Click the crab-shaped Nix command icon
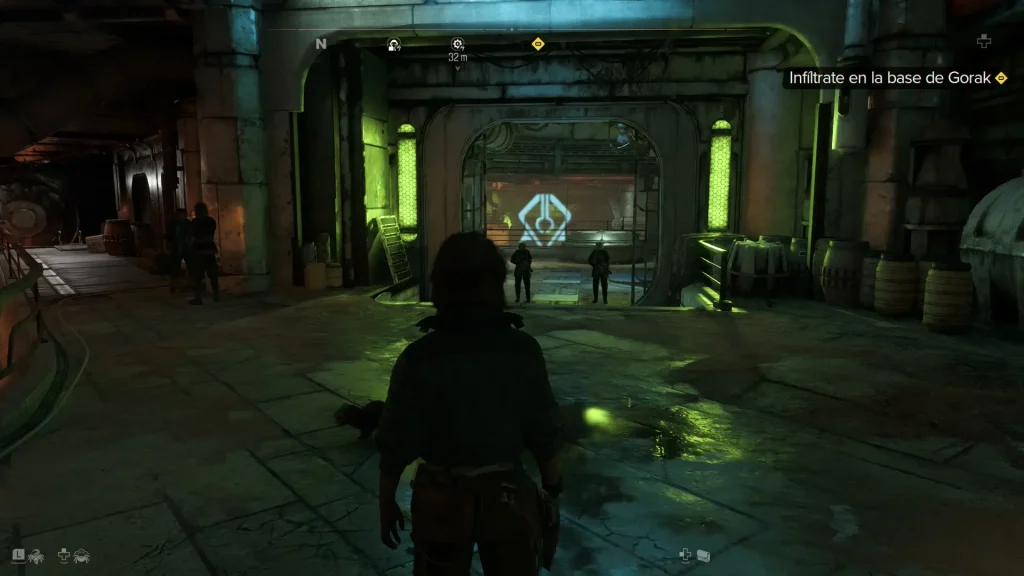The width and height of the screenshot is (1024, 576). [81, 554]
